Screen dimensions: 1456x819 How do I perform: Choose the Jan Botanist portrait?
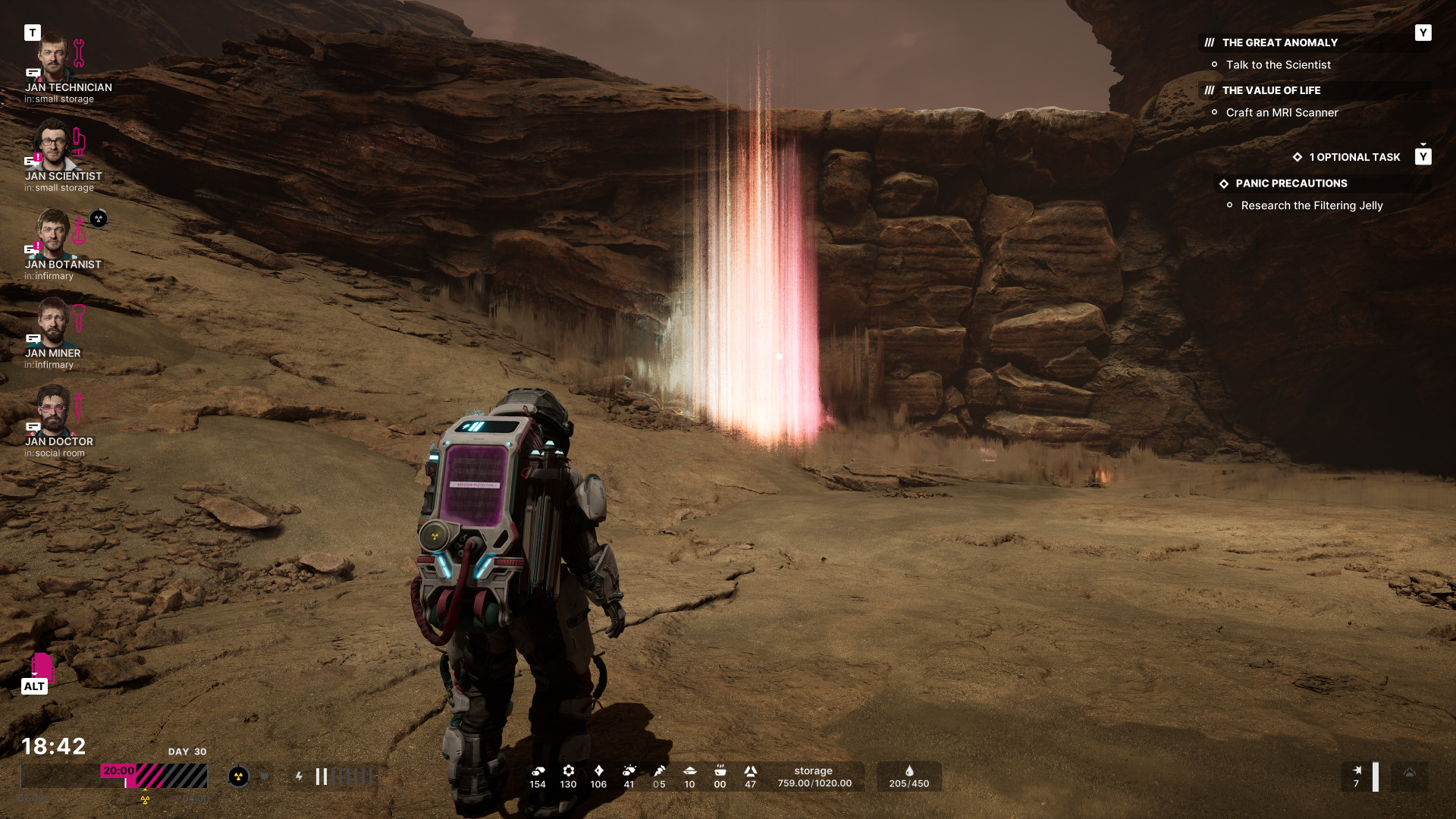pyautogui.click(x=53, y=234)
